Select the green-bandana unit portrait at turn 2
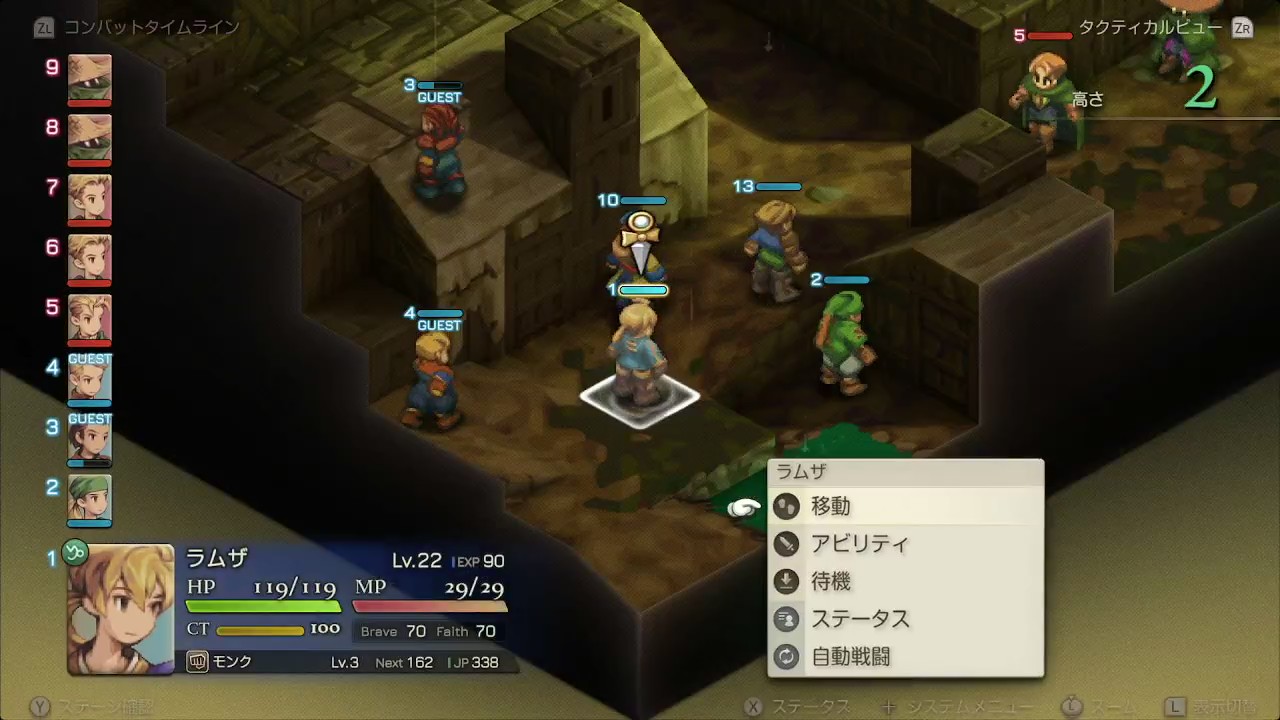The image size is (1280, 720). (89, 500)
